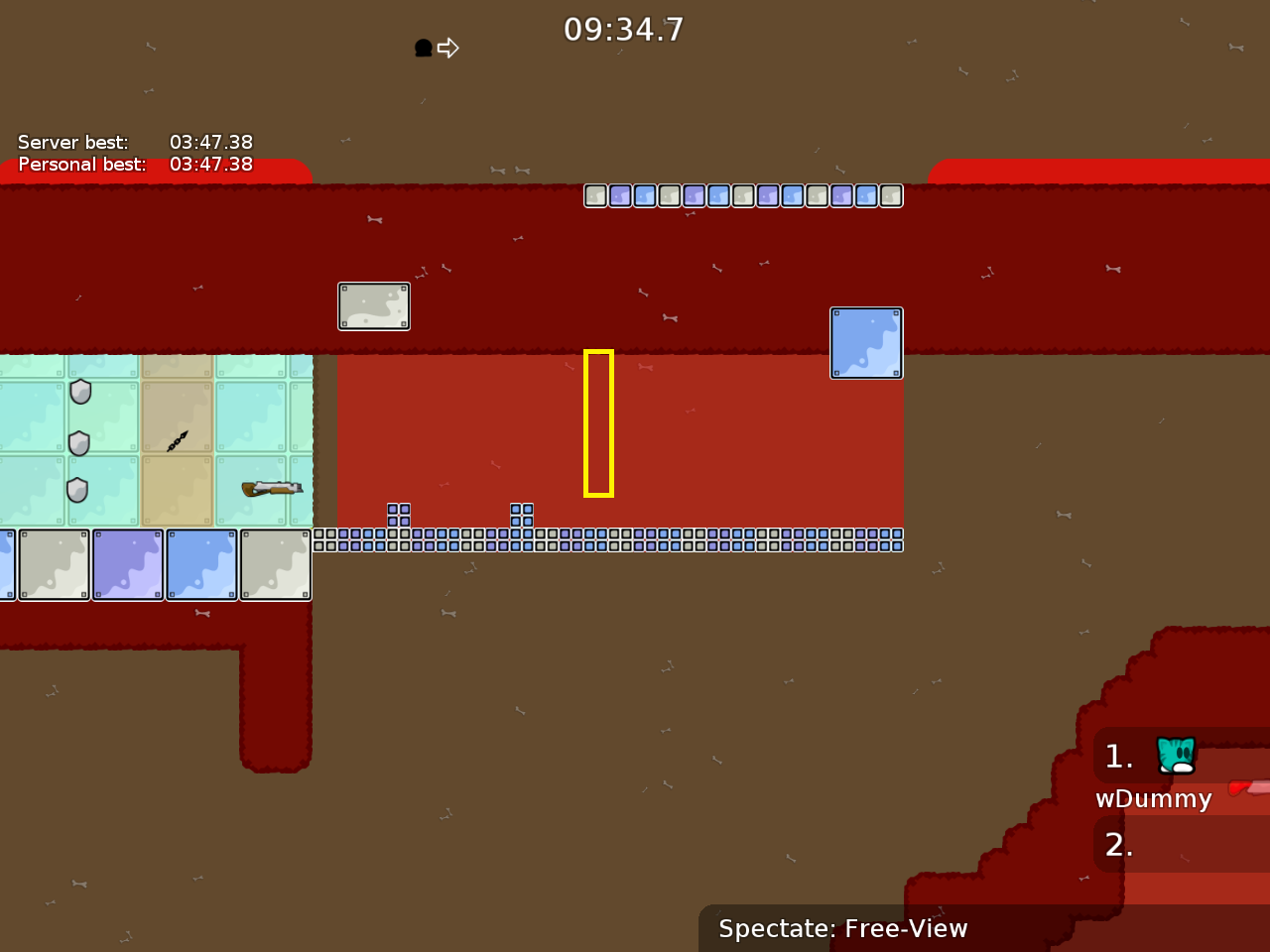The image size is (1270, 952).
Task: Click the arrow projectile symbol on the sand tile
Action: [x=176, y=441]
